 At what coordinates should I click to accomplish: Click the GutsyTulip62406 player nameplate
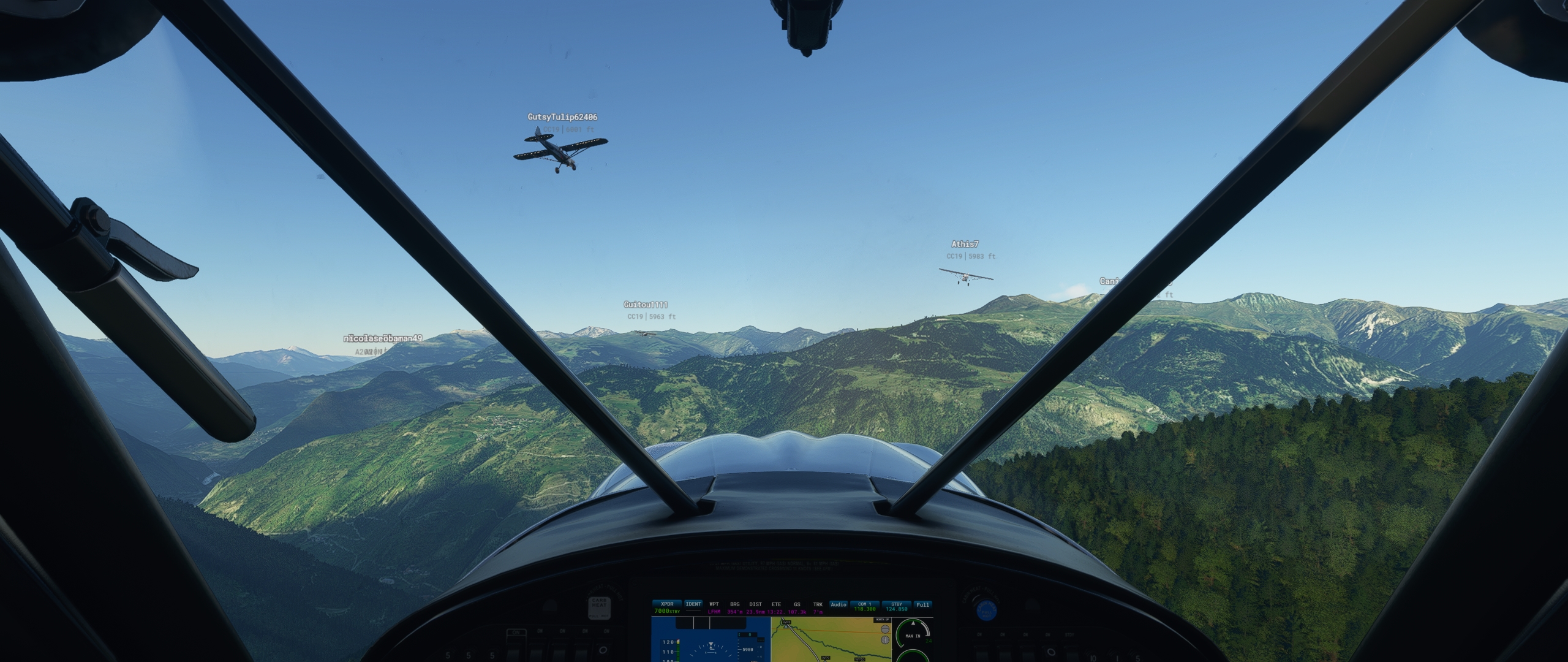coord(562,115)
